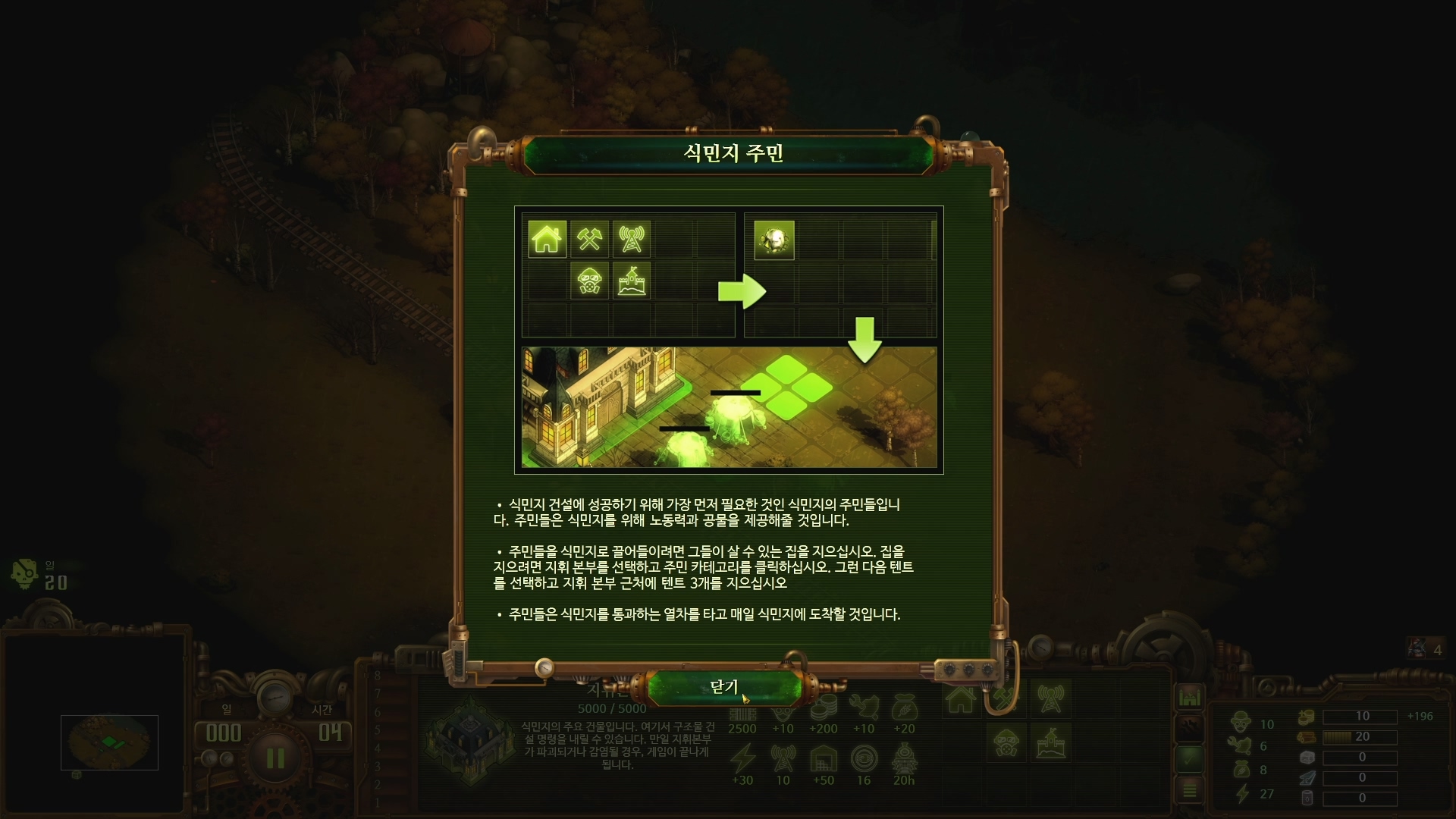
Task: Open the three-line menu button
Action: point(1189,789)
